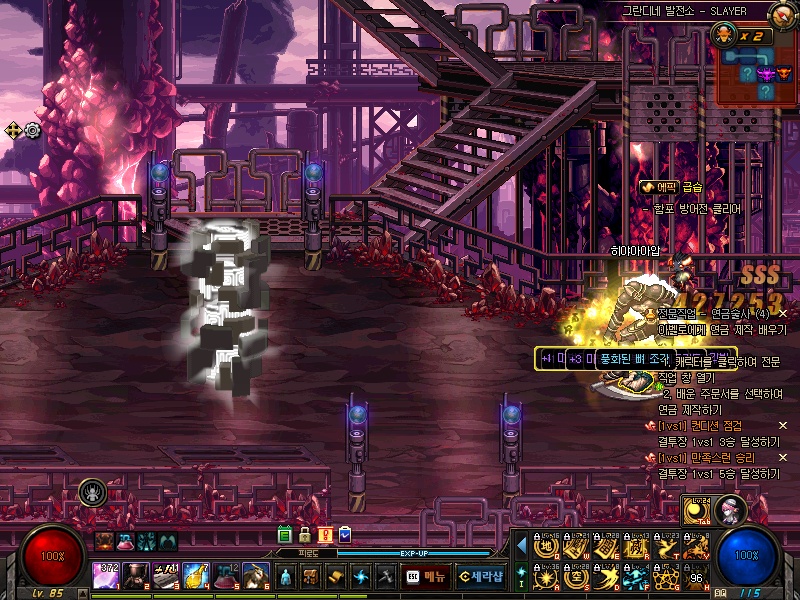Use the purple potion in hotbar slot 1
The image size is (800, 600).
(107, 576)
